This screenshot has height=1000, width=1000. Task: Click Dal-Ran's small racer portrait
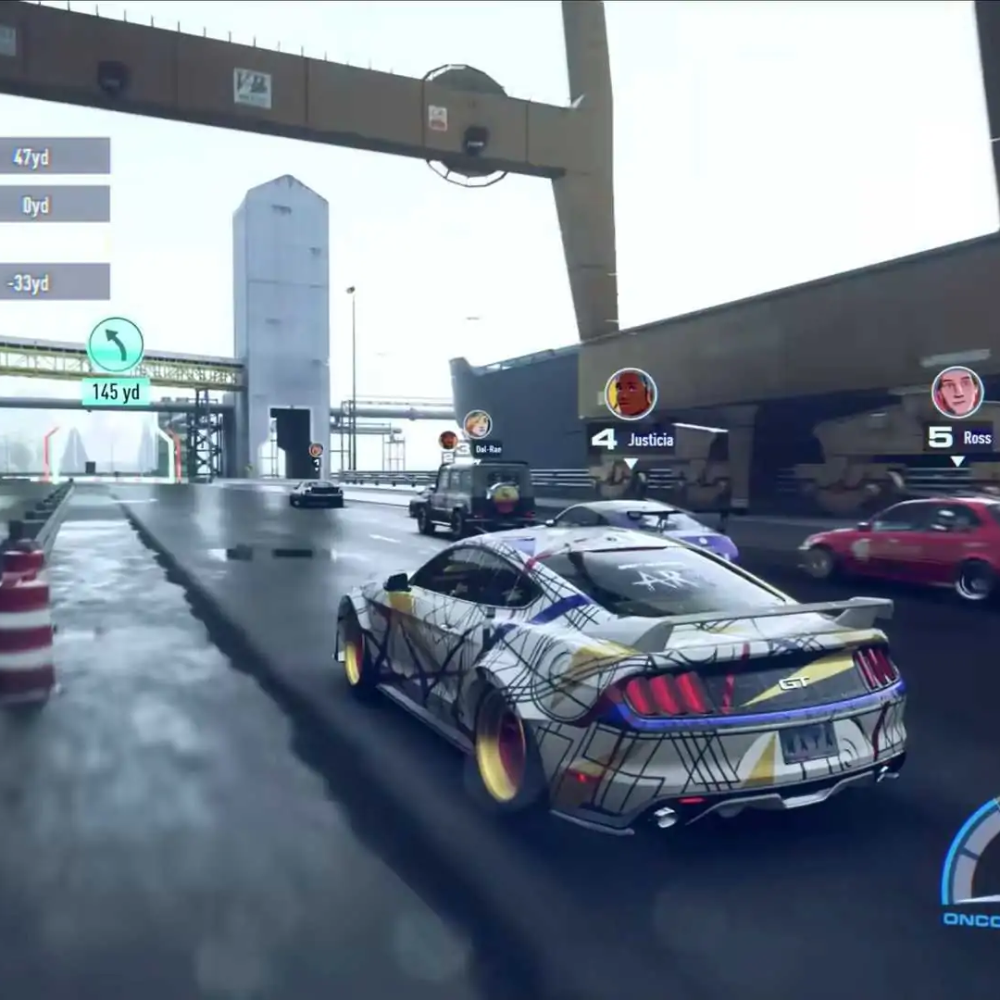[x=477, y=424]
